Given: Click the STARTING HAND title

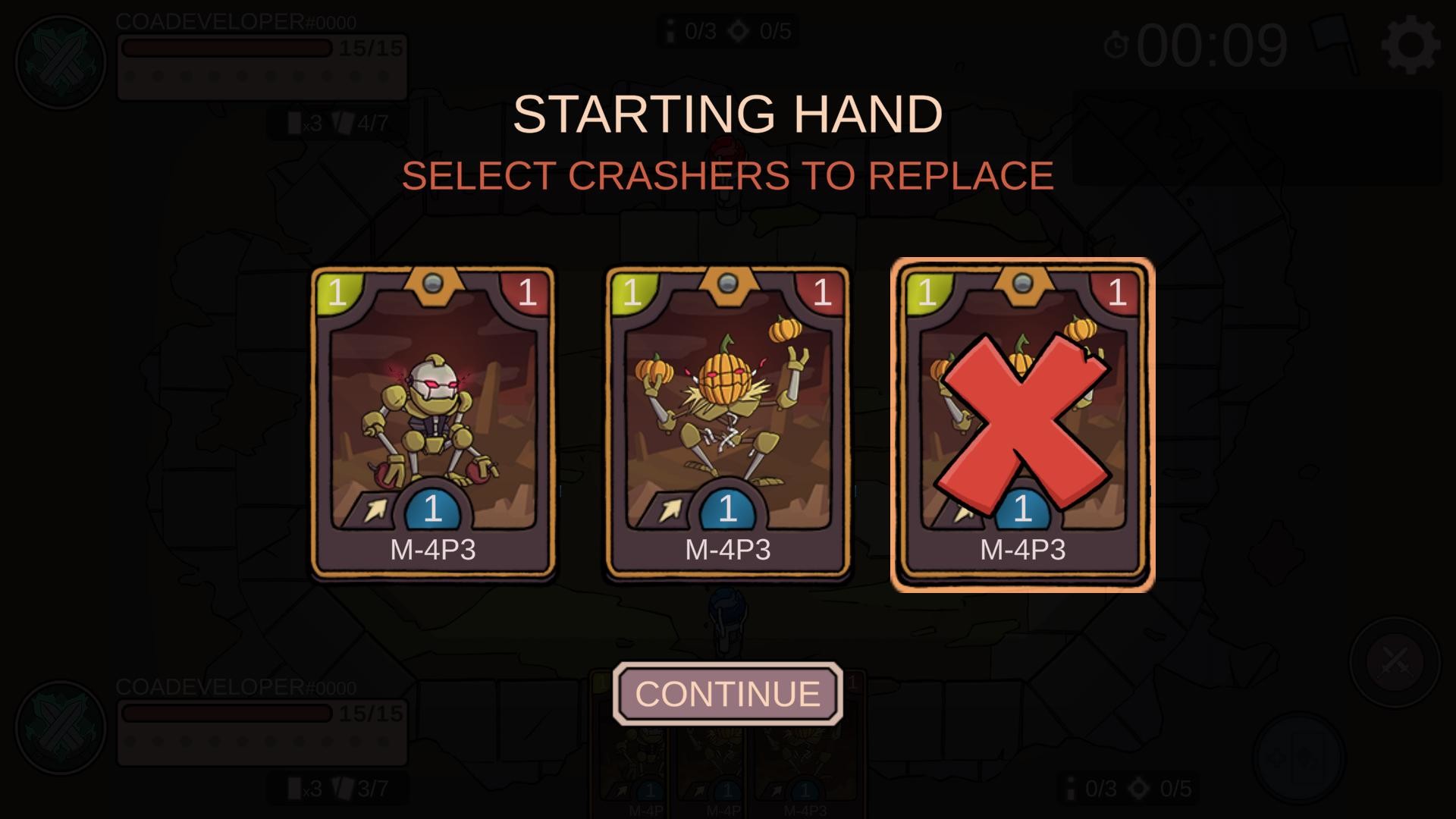Looking at the screenshot, I should pyautogui.click(x=727, y=114).
